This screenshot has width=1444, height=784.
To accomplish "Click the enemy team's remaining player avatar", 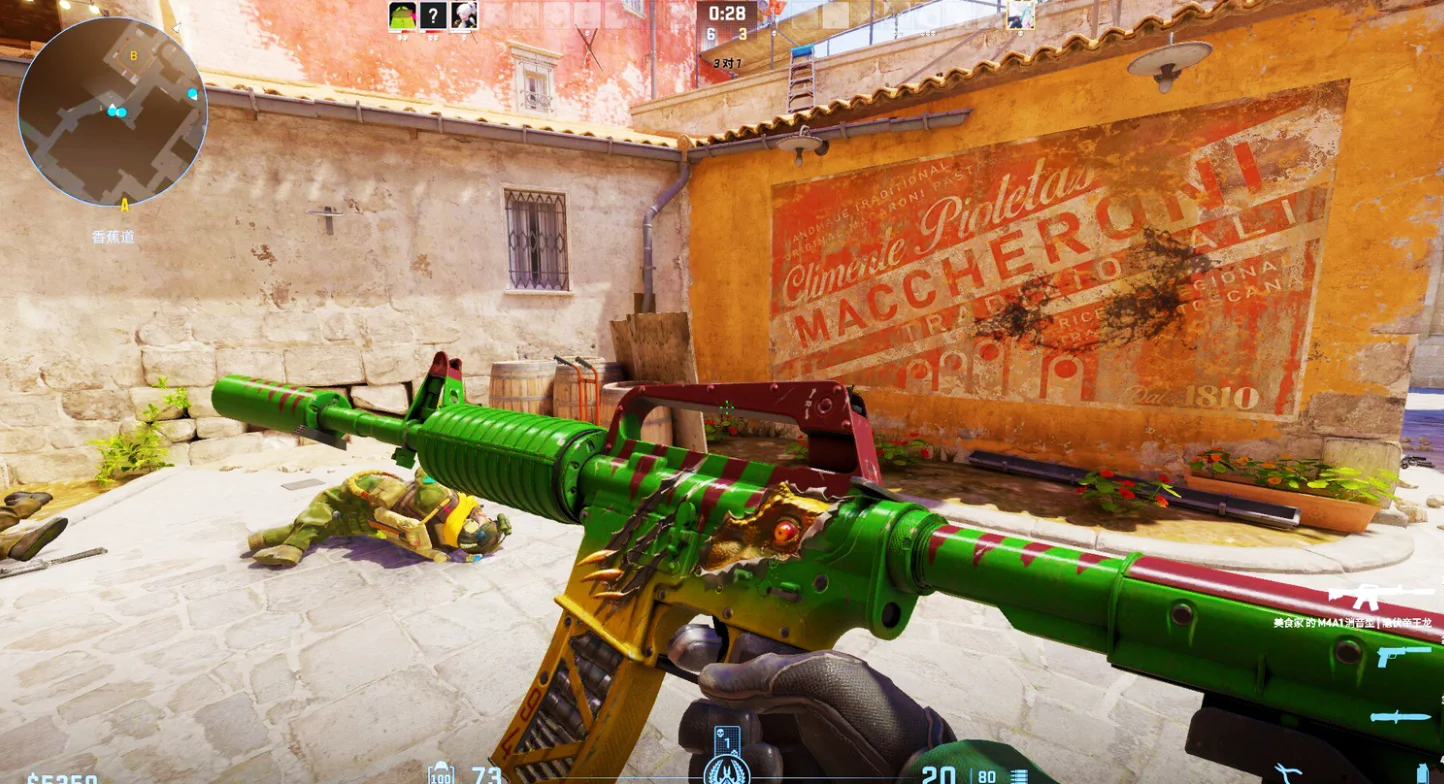I will 1020,15.
